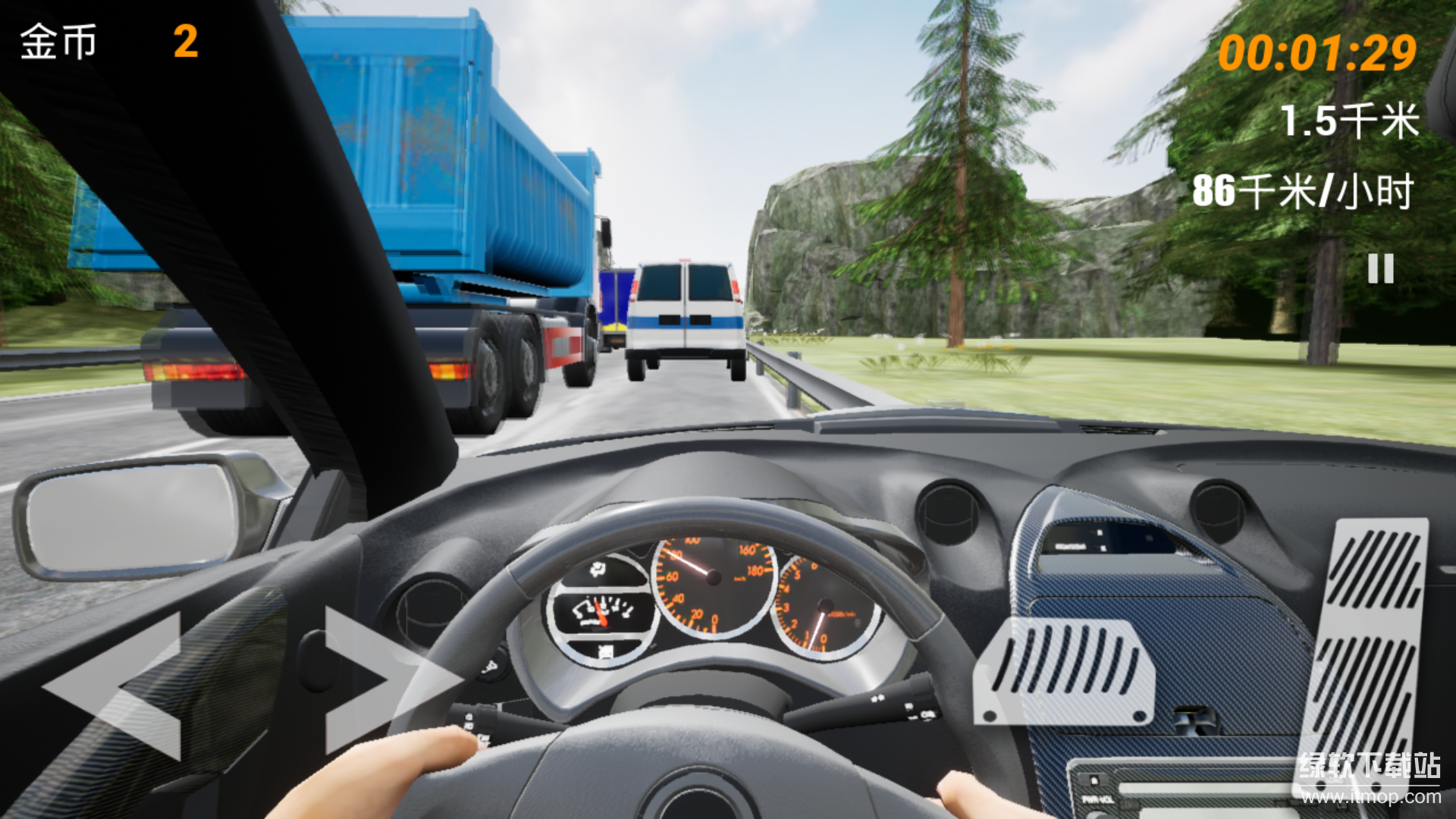Screen dimensions: 1456x819
Task: Tap the wide brake pedal
Action: tap(1065, 671)
